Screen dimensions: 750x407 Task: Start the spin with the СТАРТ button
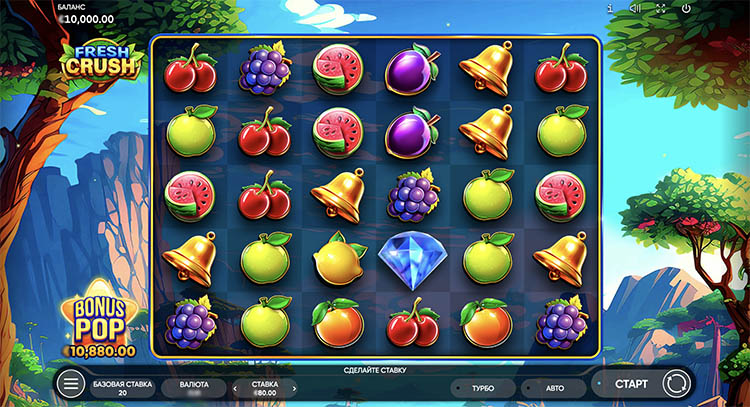click(x=630, y=383)
